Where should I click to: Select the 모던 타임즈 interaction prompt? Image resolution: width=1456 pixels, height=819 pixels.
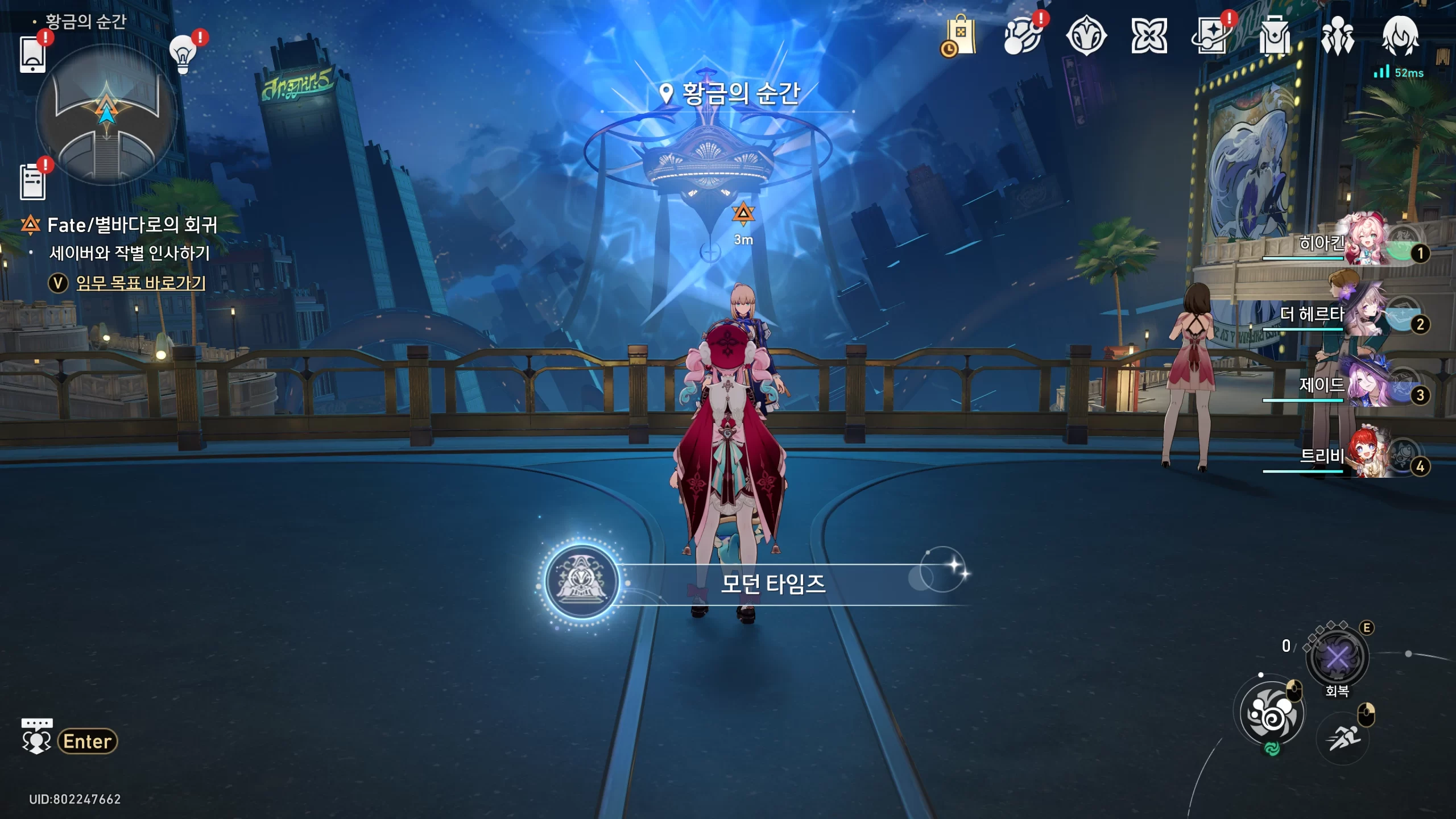[772, 584]
